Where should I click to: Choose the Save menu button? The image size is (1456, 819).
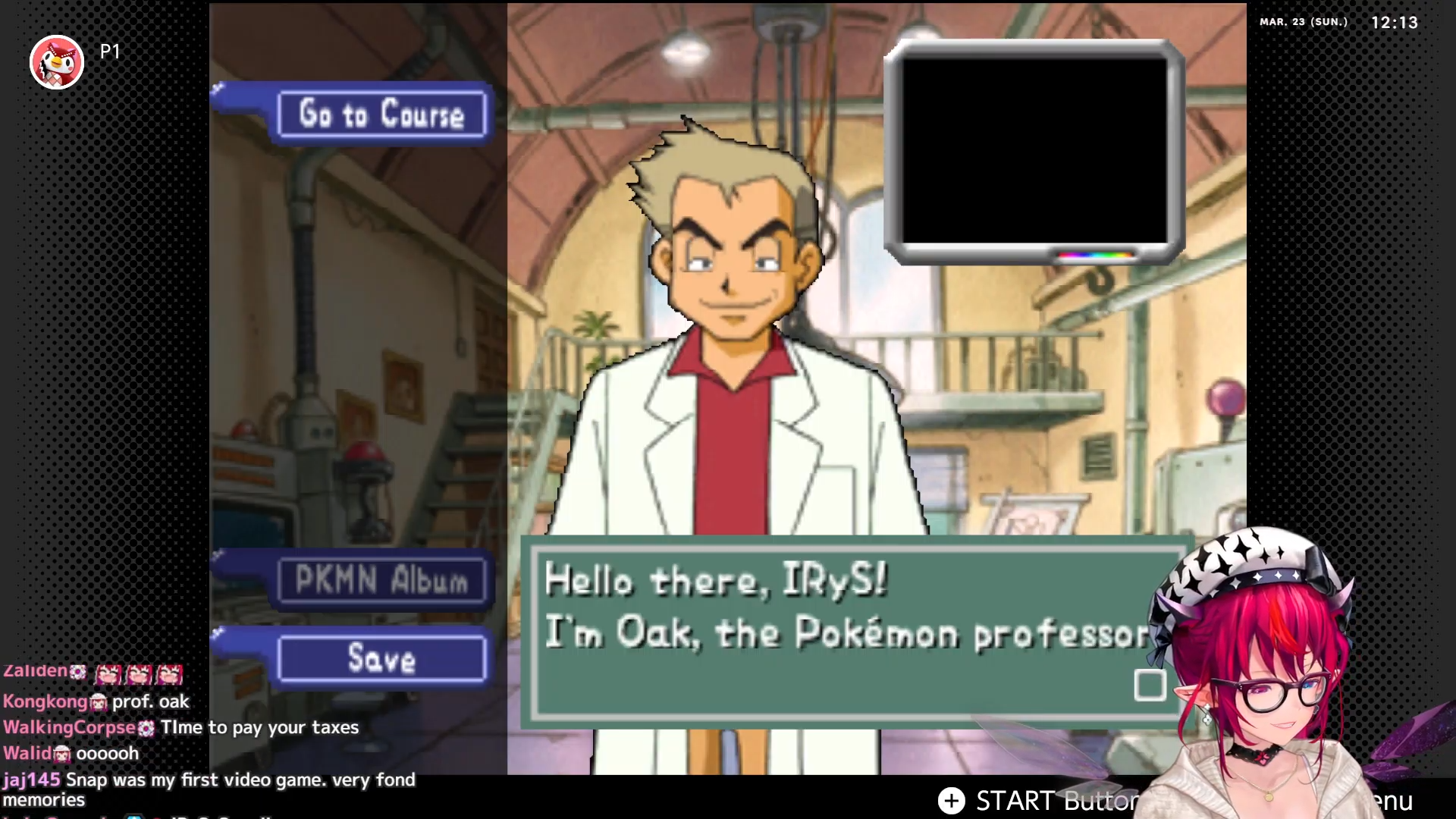point(381,658)
